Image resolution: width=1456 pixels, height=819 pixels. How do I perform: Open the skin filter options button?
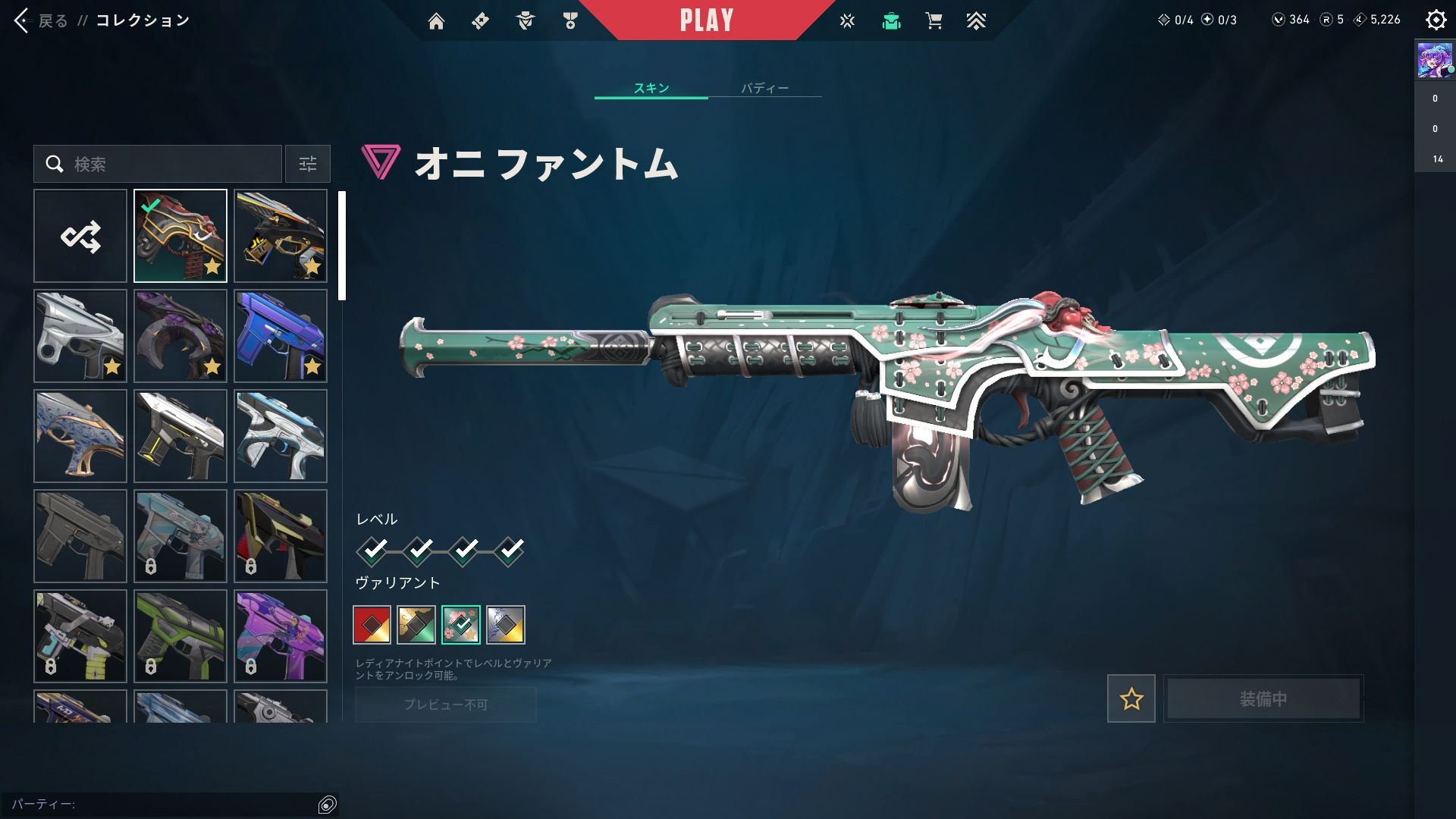(x=308, y=164)
